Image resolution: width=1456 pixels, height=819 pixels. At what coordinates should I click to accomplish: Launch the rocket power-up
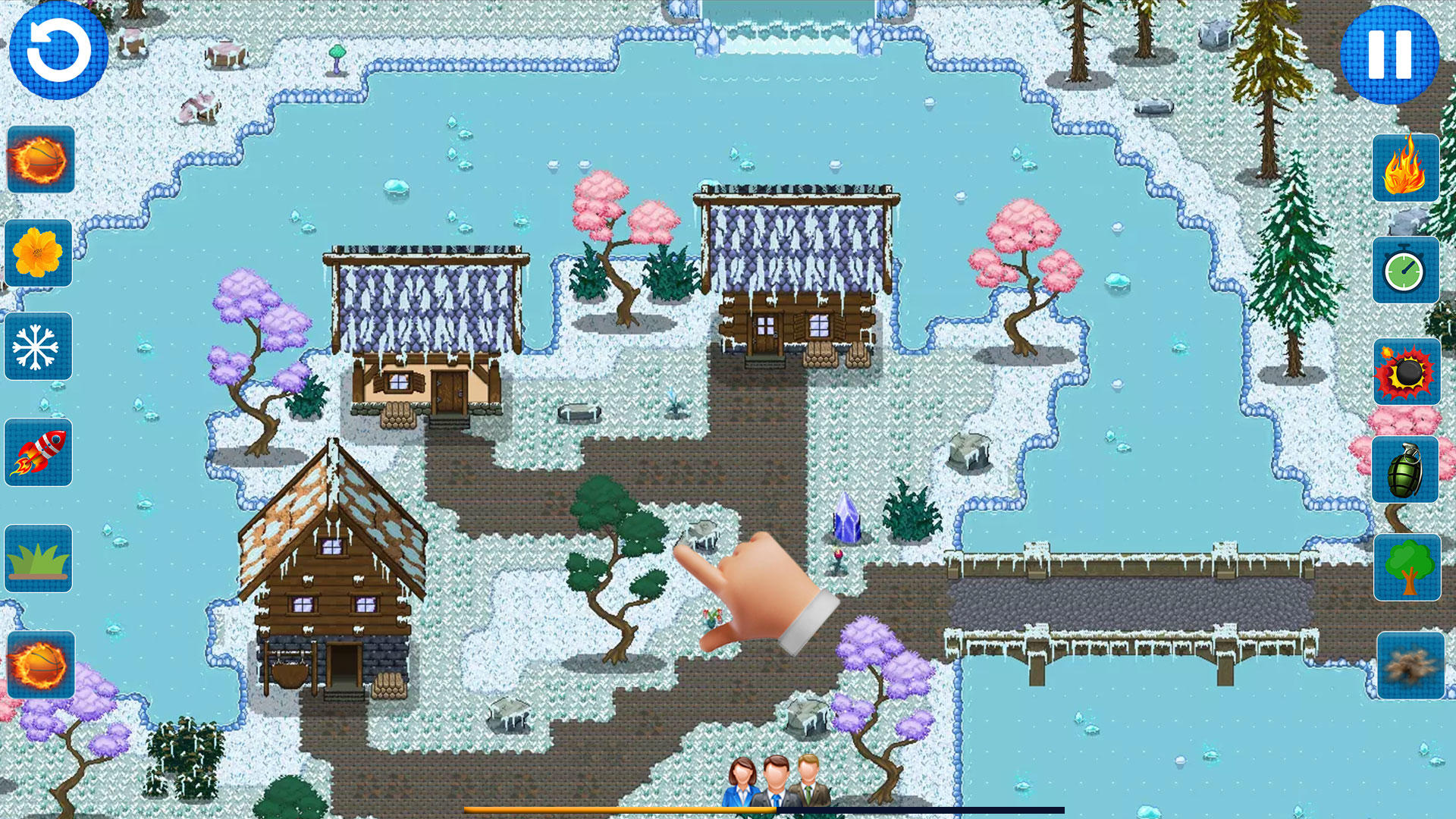(38, 450)
